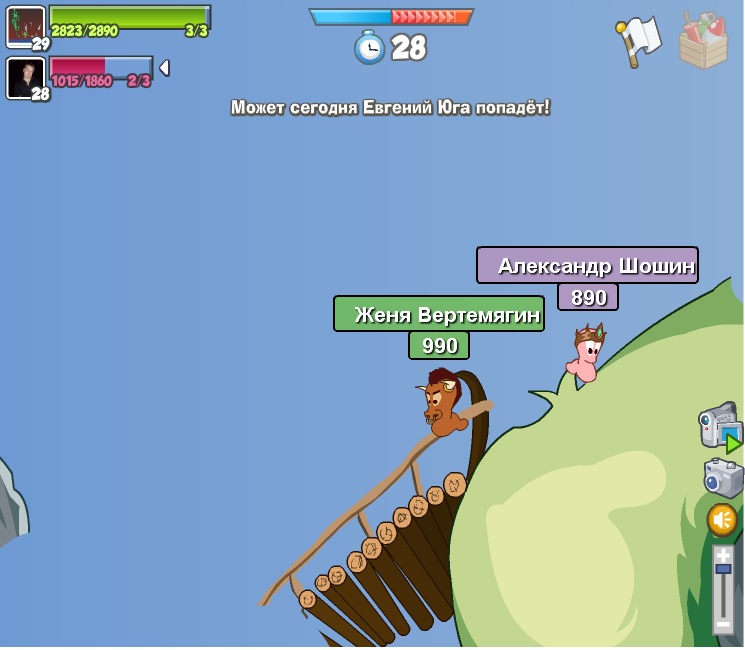This screenshot has width=745, height=650.
Task: Zoom out with the minus button
Action: [x=723, y=624]
